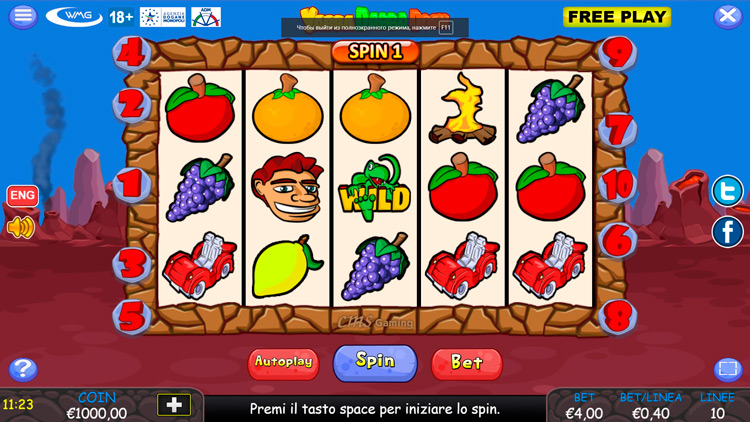Select payline number 2 marker
Viewport: 750px width, 422px height.
coord(132,102)
